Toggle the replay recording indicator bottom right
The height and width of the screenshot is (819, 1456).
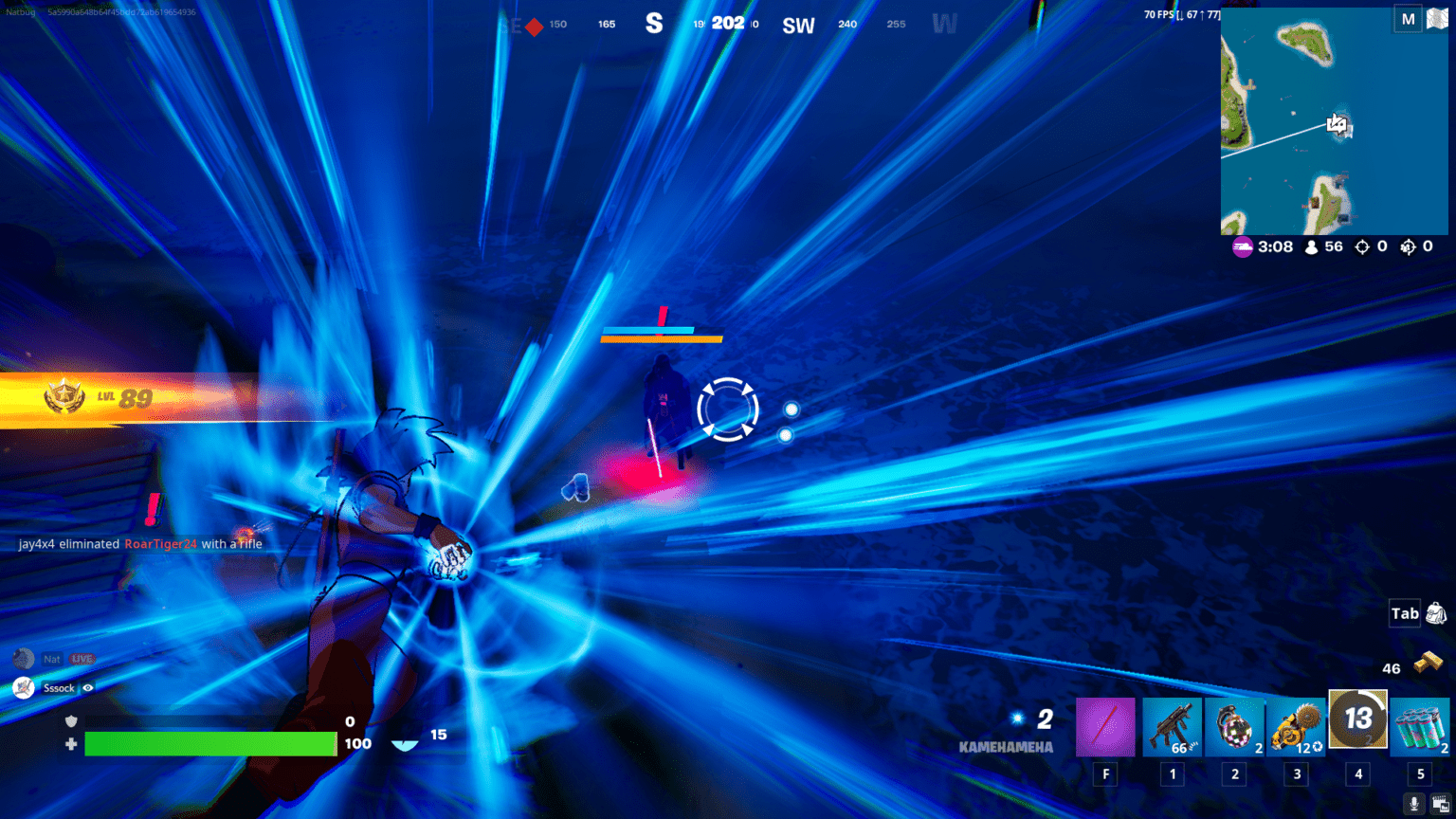(x=1441, y=804)
